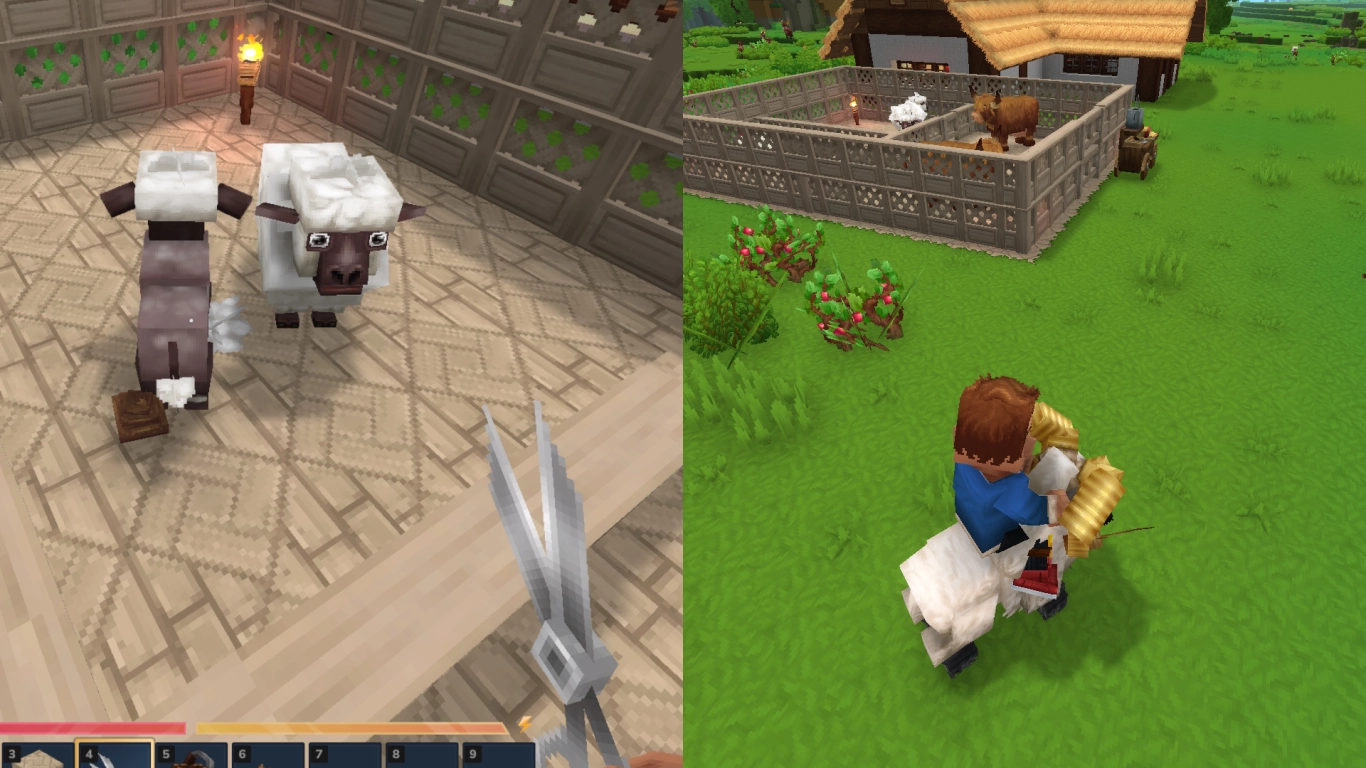The width and height of the screenshot is (1366, 768).
Task: Click the lightning bolt stamina icon
Action: 526,722
